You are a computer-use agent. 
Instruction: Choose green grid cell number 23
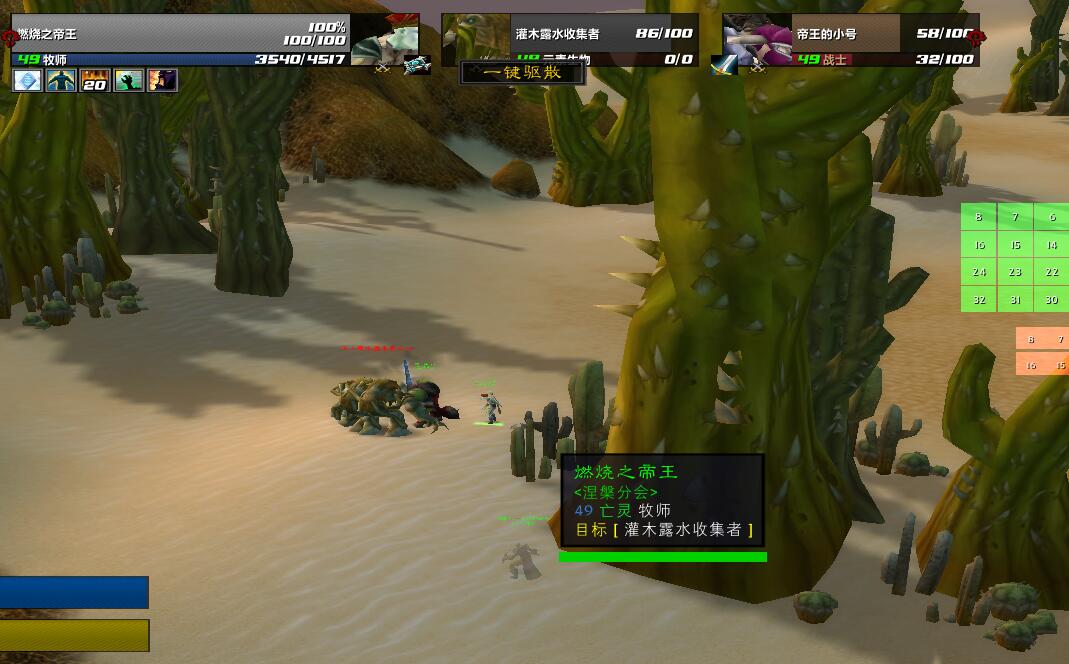(1015, 272)
